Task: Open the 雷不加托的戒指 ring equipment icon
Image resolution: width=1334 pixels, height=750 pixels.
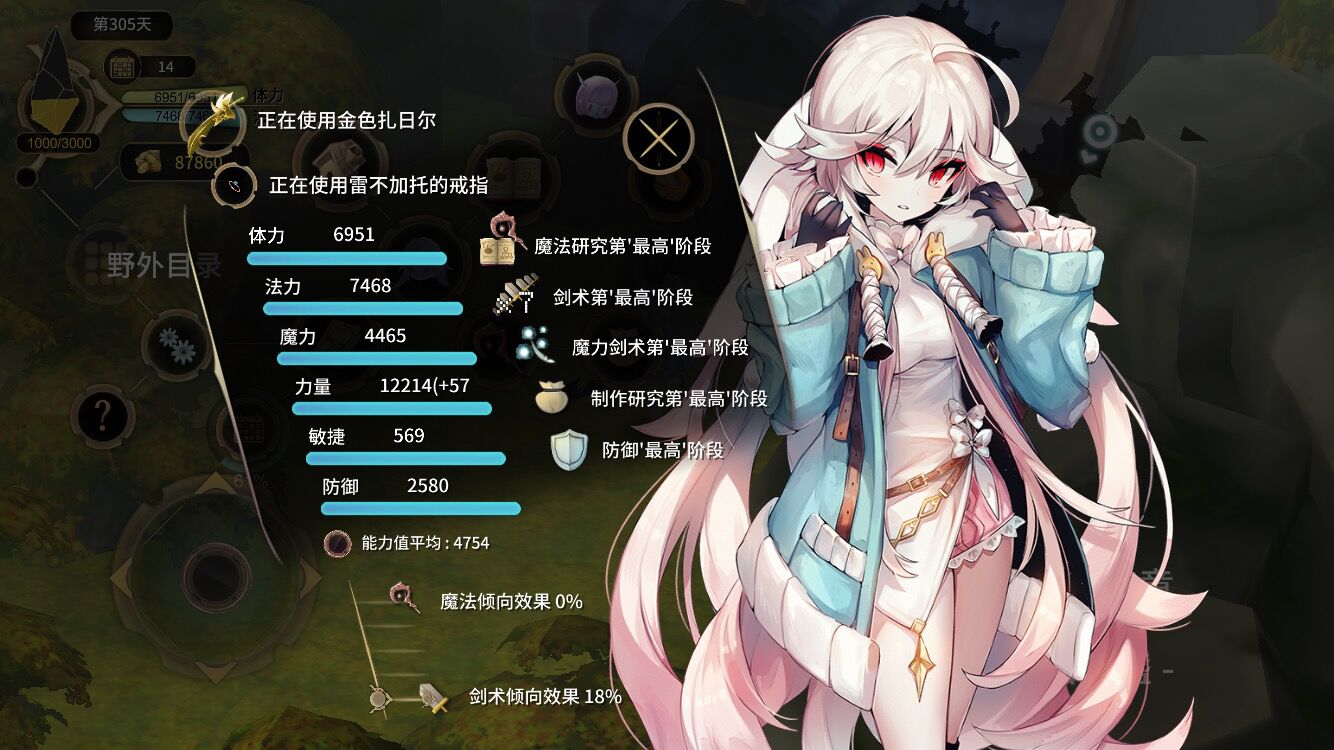Action: [232, 185]
